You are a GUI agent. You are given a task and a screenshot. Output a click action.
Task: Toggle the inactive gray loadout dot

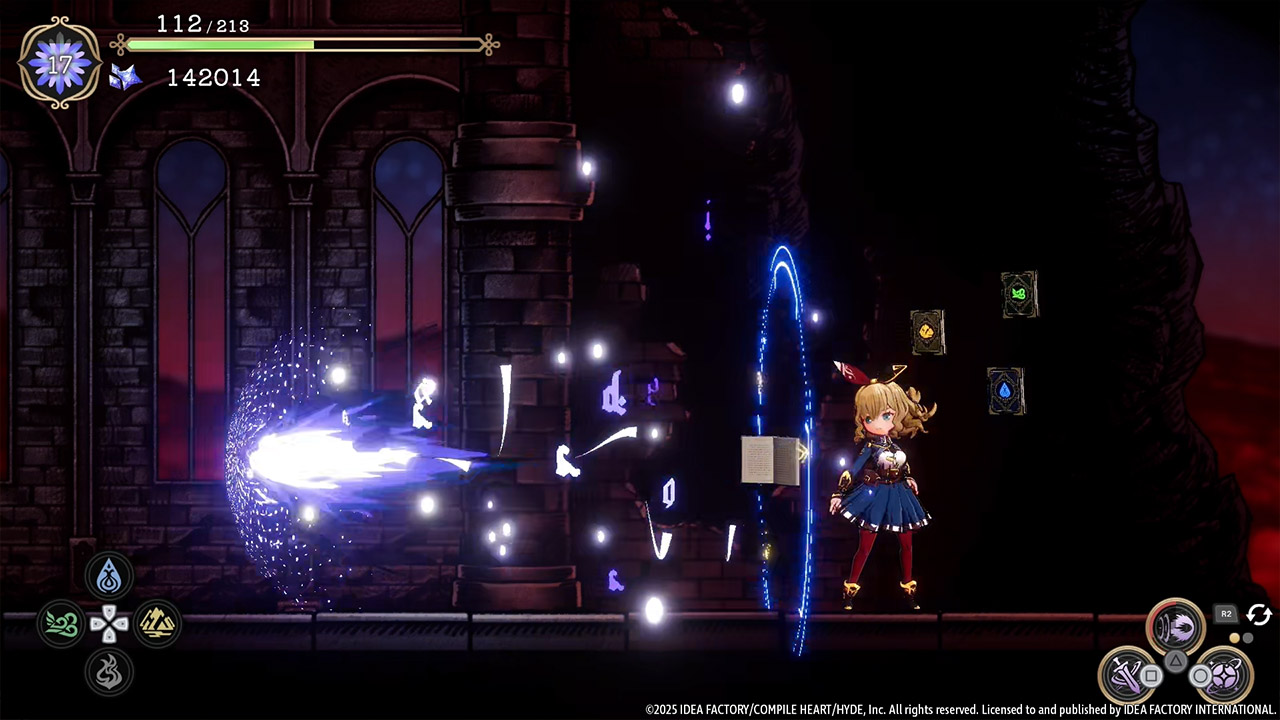click(x=1248, y=638)
